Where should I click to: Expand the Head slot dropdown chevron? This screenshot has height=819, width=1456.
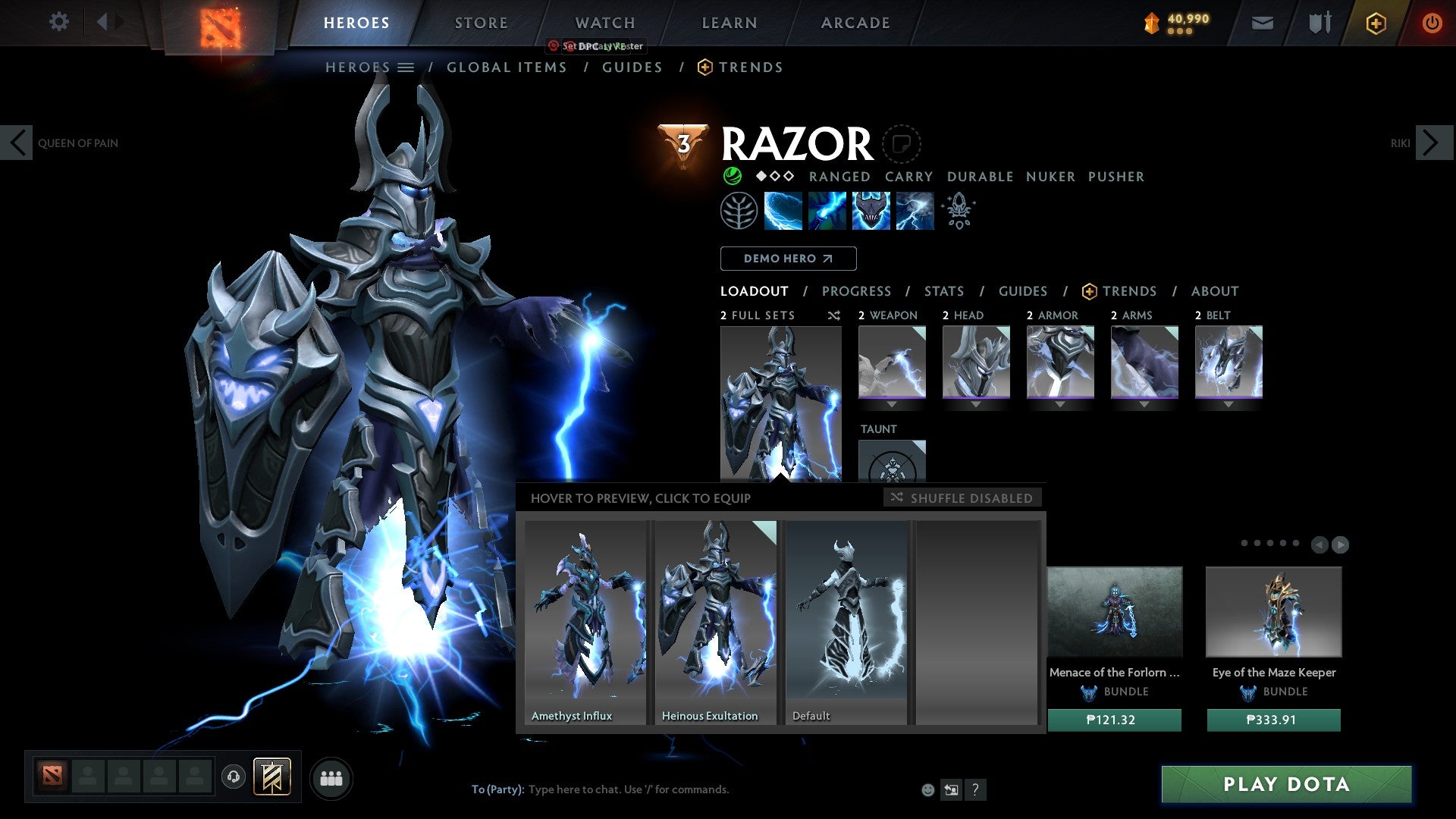click(x=976, y=404)
